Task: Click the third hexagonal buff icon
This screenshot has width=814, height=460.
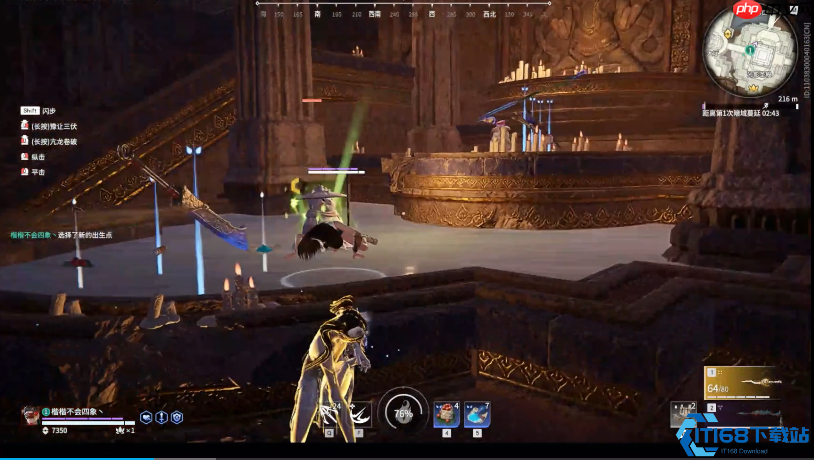Action: [x=178, y=417]
